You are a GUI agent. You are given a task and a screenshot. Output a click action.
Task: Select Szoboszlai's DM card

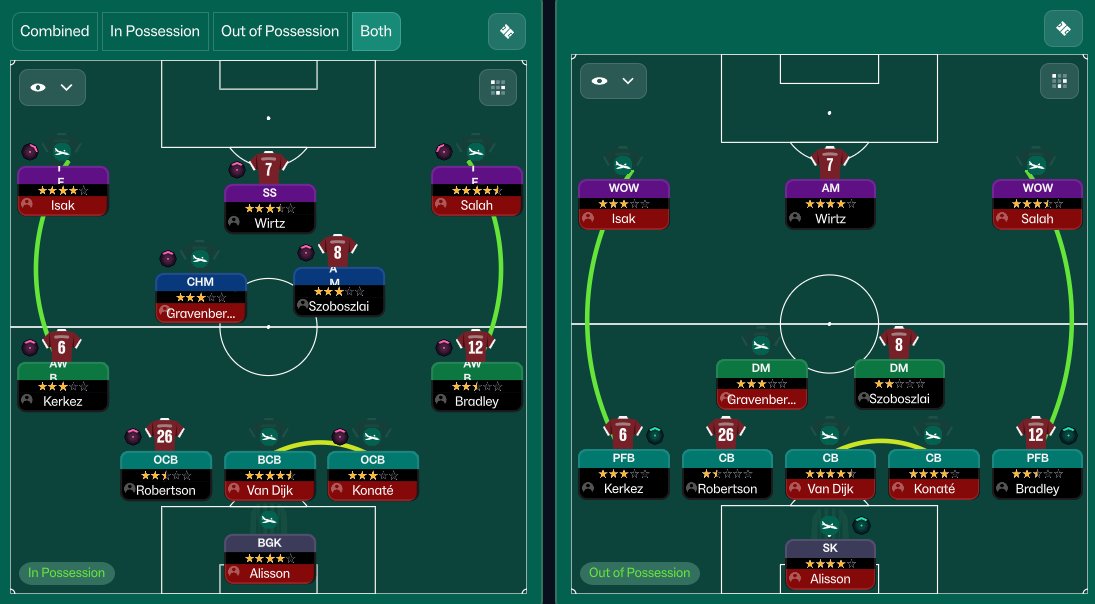898,384
